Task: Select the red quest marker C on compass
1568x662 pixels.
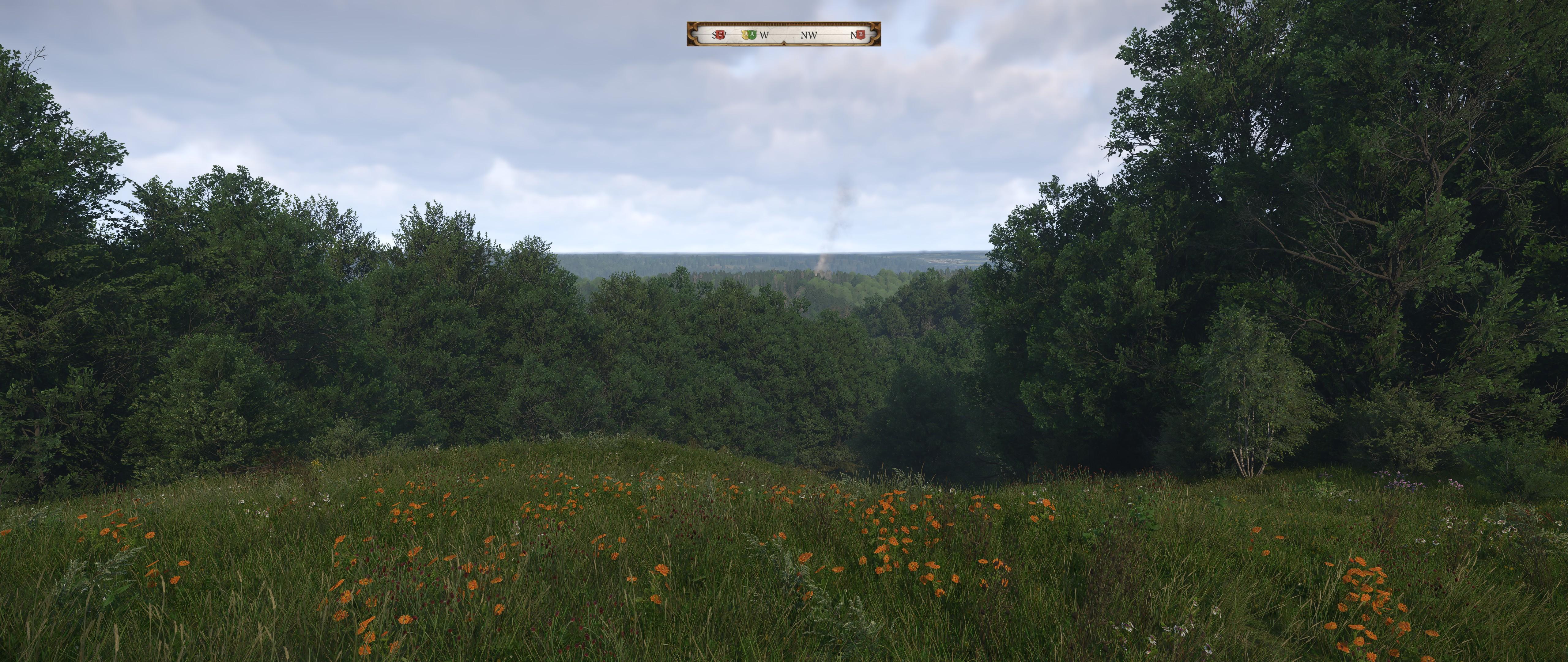Action: pyautogui.click(x=720, y=35)
